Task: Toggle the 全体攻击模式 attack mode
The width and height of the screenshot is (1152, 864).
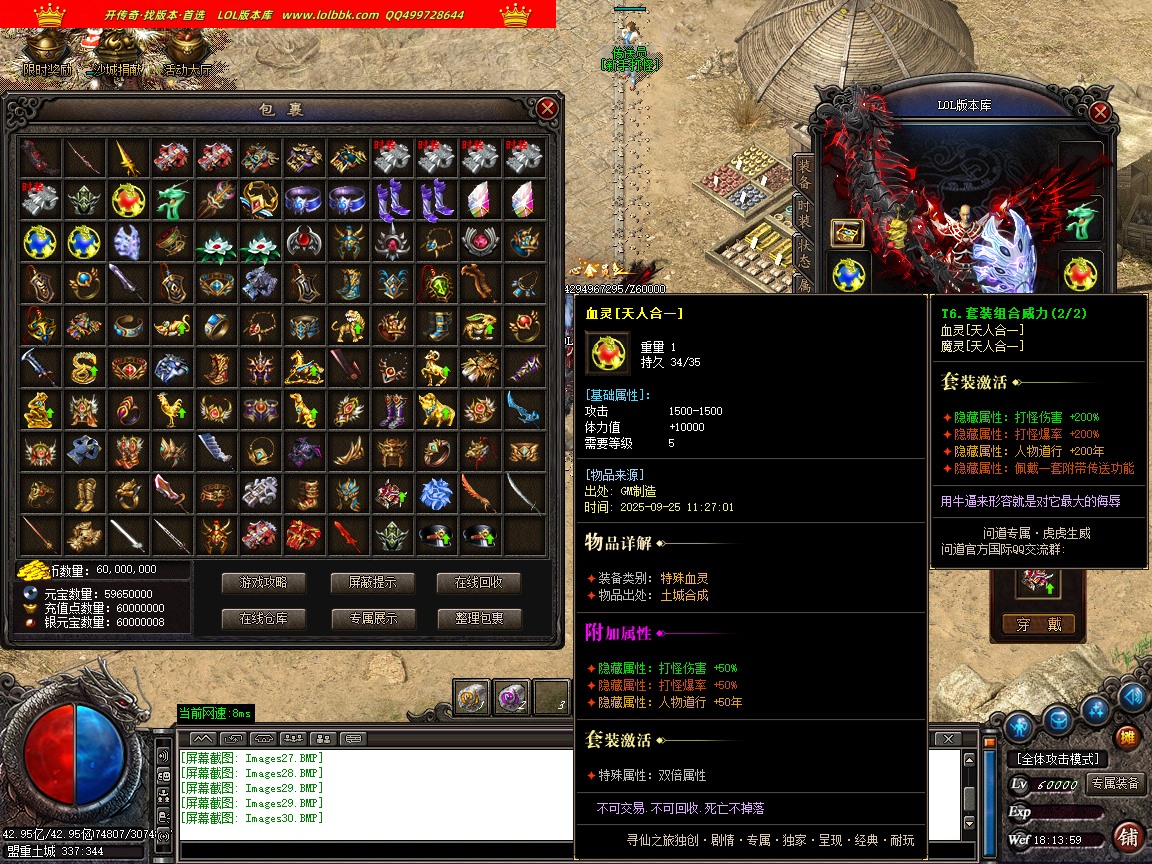Action: click(1057, 759)
